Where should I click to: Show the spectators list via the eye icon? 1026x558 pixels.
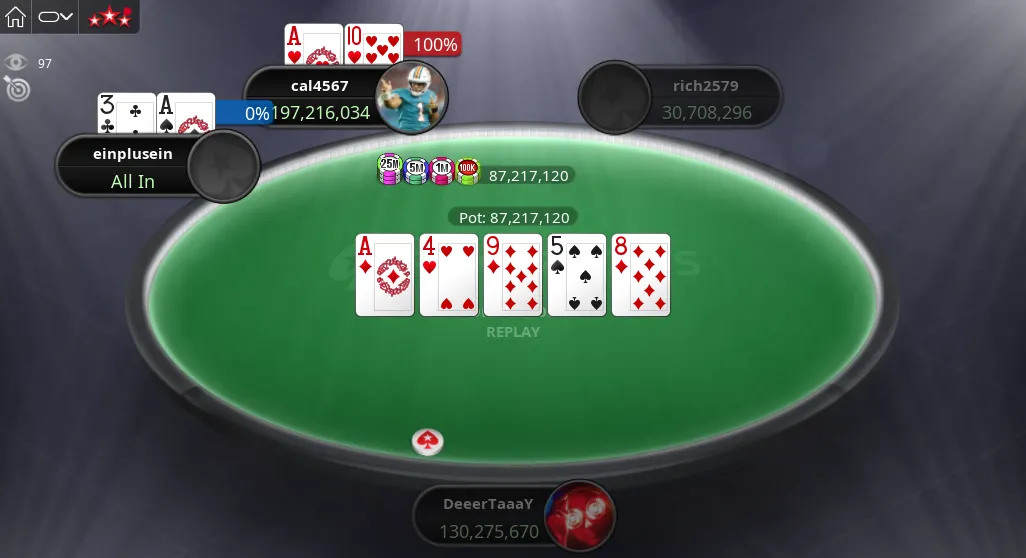(x=16, y=63)
